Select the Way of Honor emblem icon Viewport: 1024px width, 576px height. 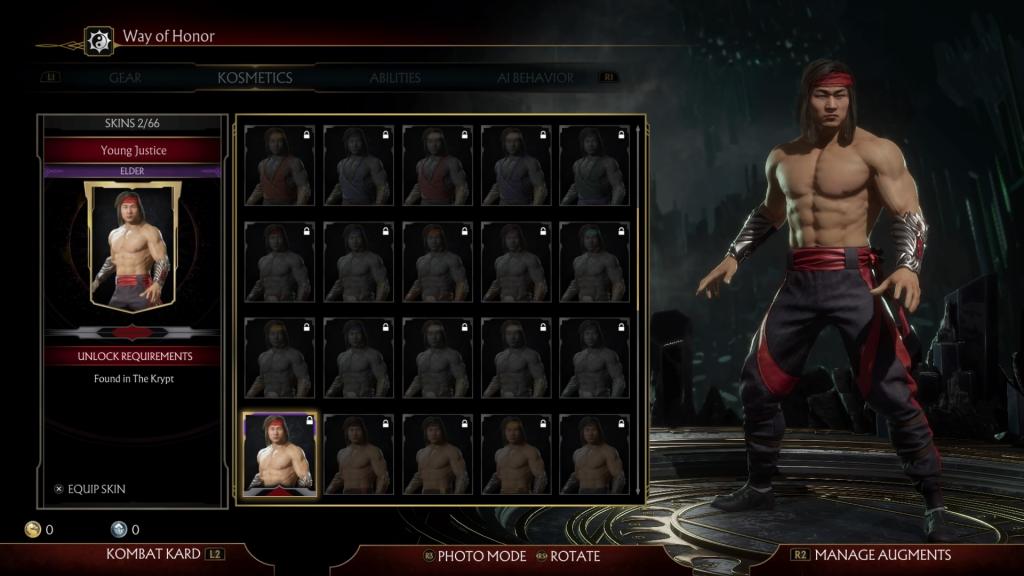click(x=98, y=40)
